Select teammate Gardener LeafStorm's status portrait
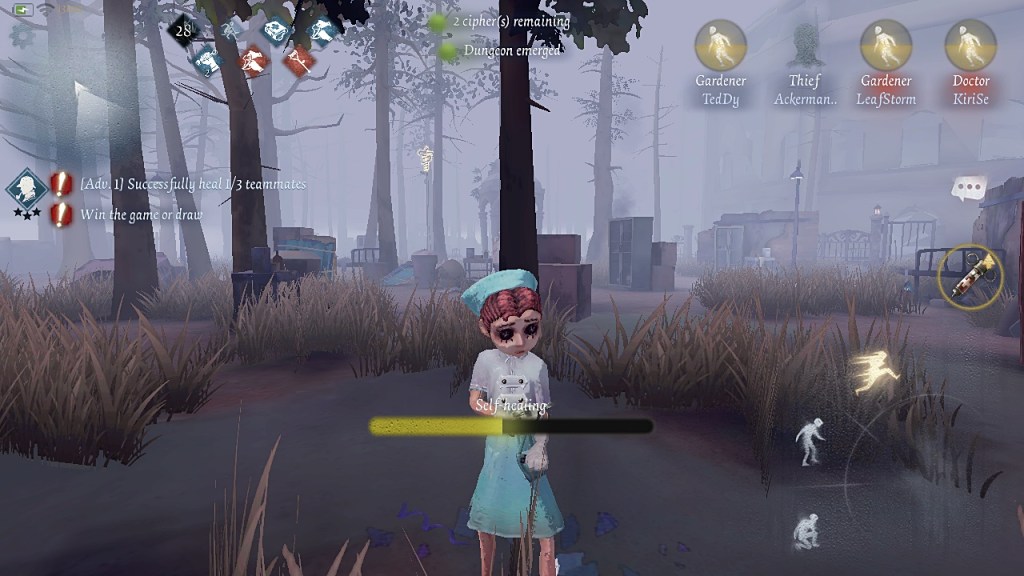Screen dimensions: 1024x576 point(885,45)
